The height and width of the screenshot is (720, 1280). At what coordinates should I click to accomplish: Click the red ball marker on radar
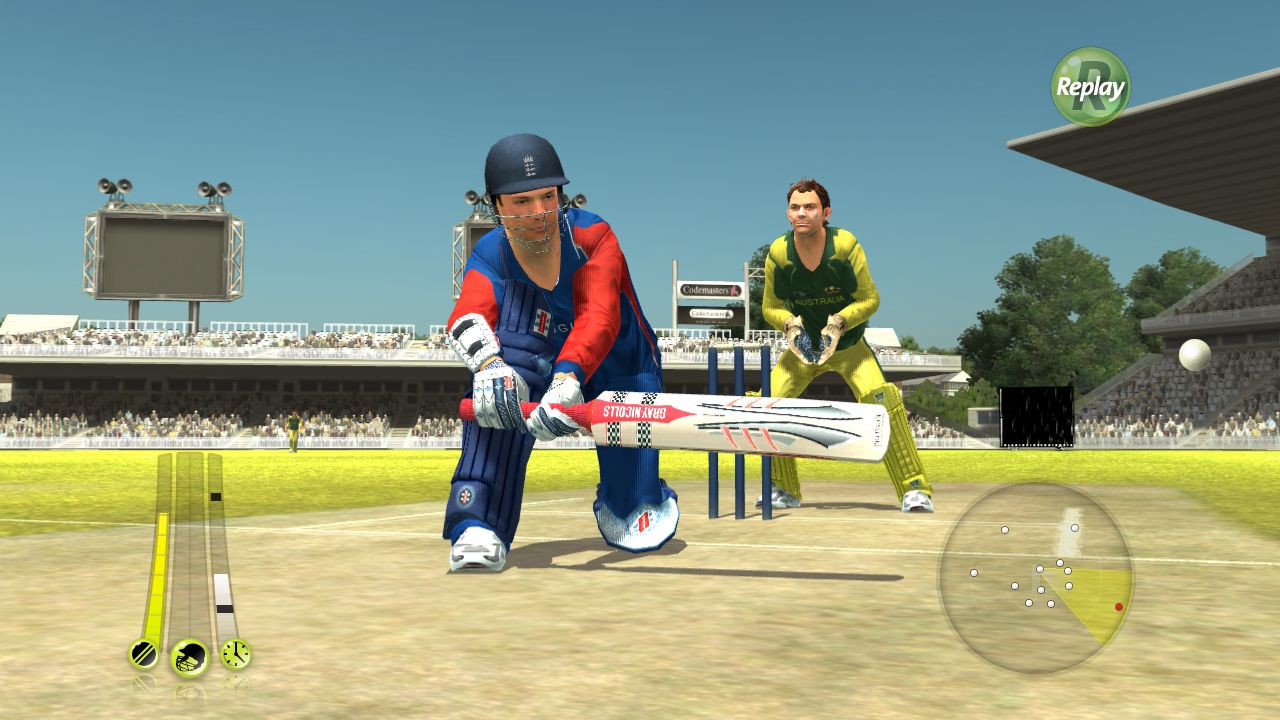click(1118, 607)
